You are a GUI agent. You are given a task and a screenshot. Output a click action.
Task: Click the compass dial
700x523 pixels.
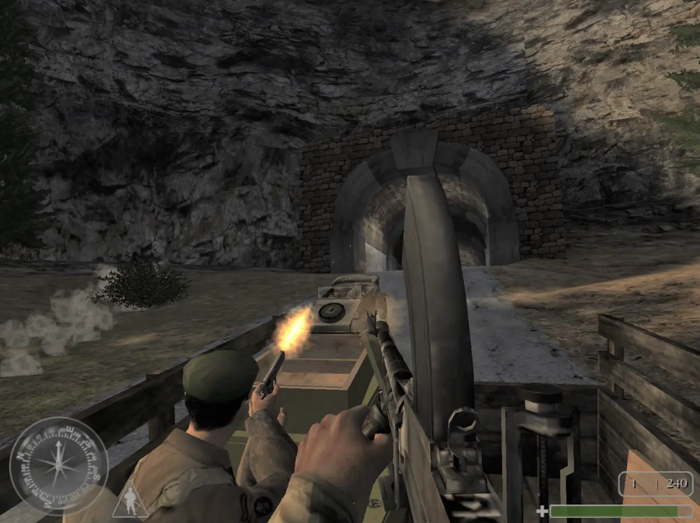coord(59,466)
